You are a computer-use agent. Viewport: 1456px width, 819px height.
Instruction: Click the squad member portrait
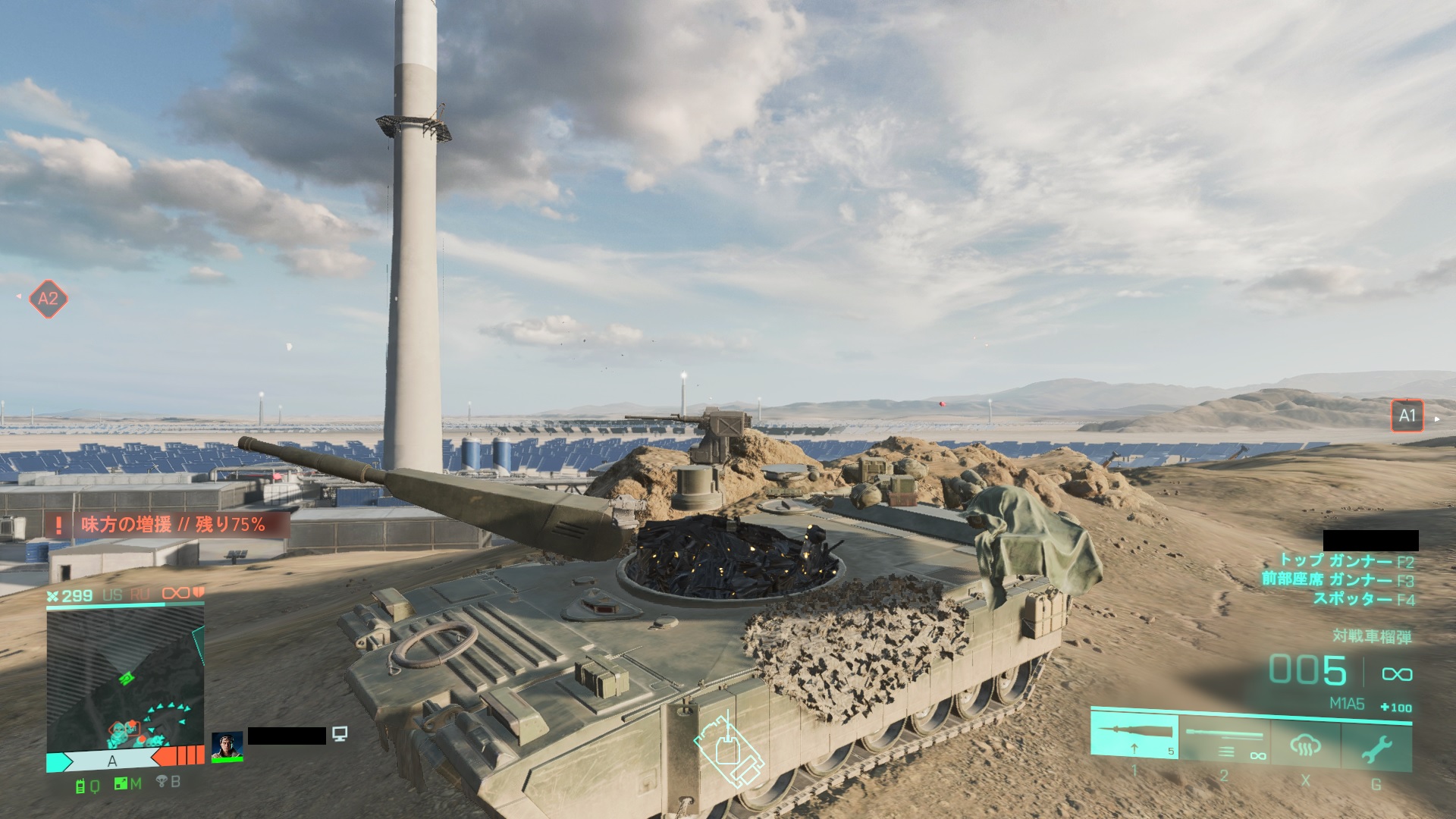point(227,746)
